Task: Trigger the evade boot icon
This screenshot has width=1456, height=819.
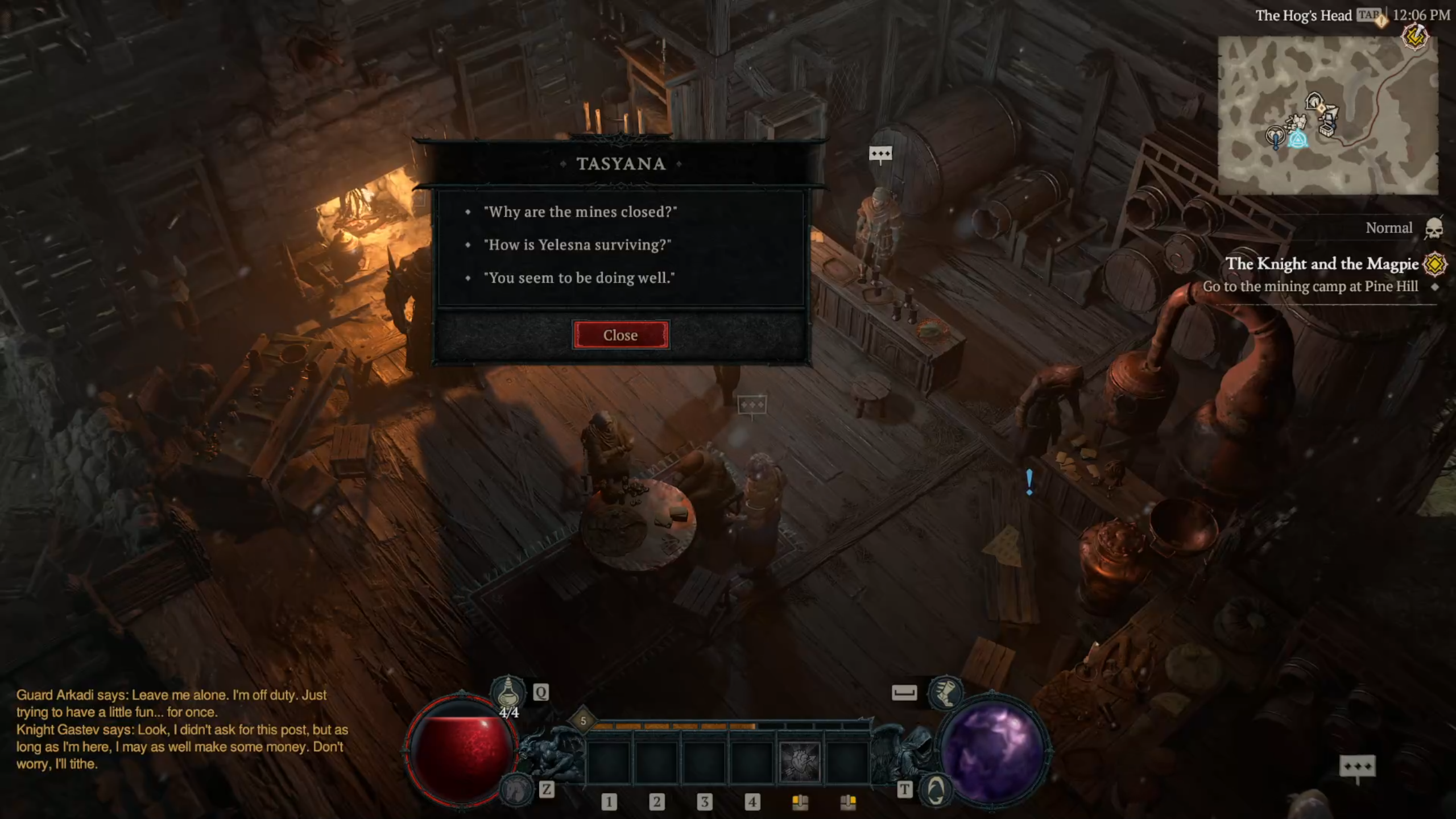Action: [945, 693]
